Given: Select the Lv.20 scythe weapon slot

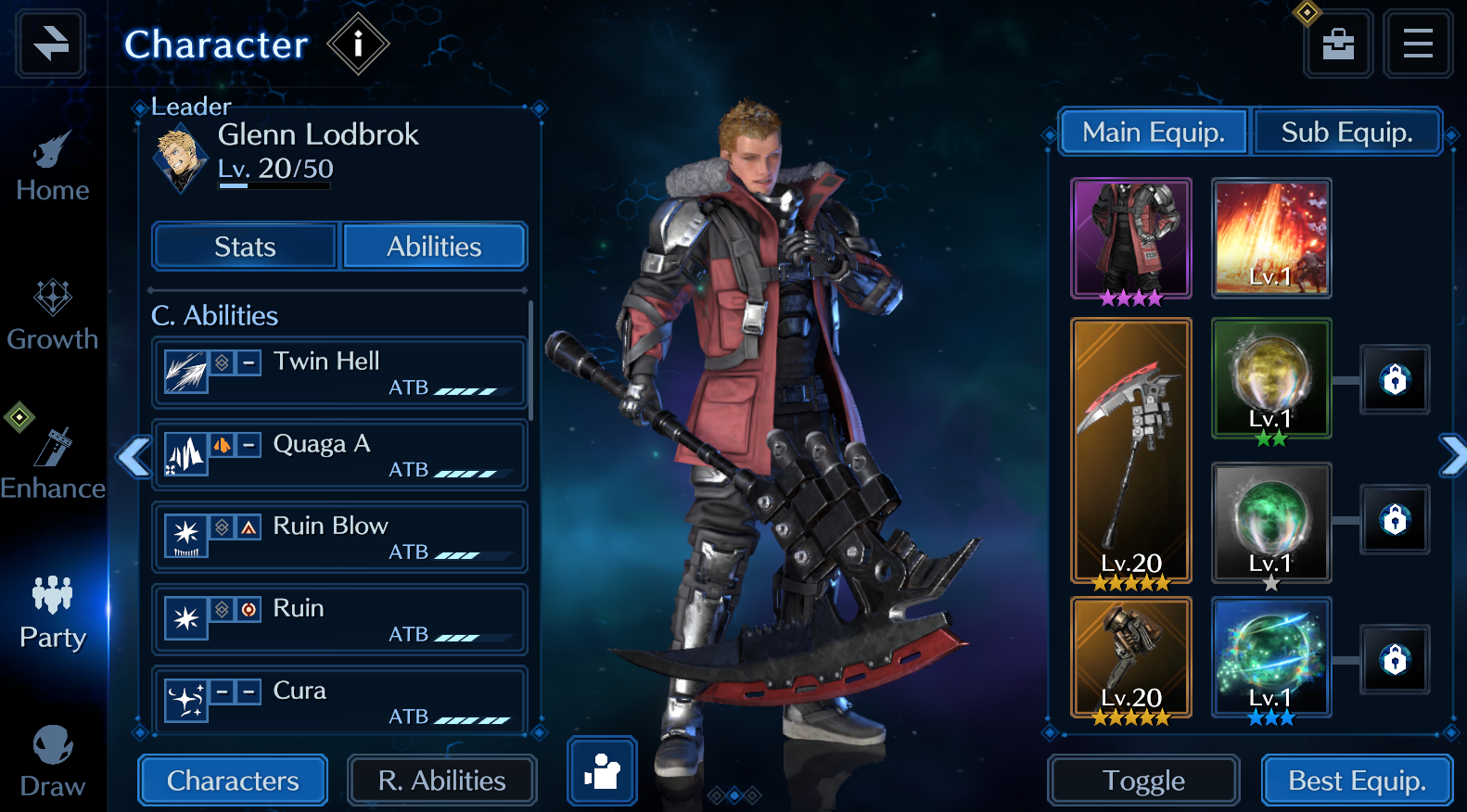Looking at the screenshot, I should click(x=1131, y=451).
